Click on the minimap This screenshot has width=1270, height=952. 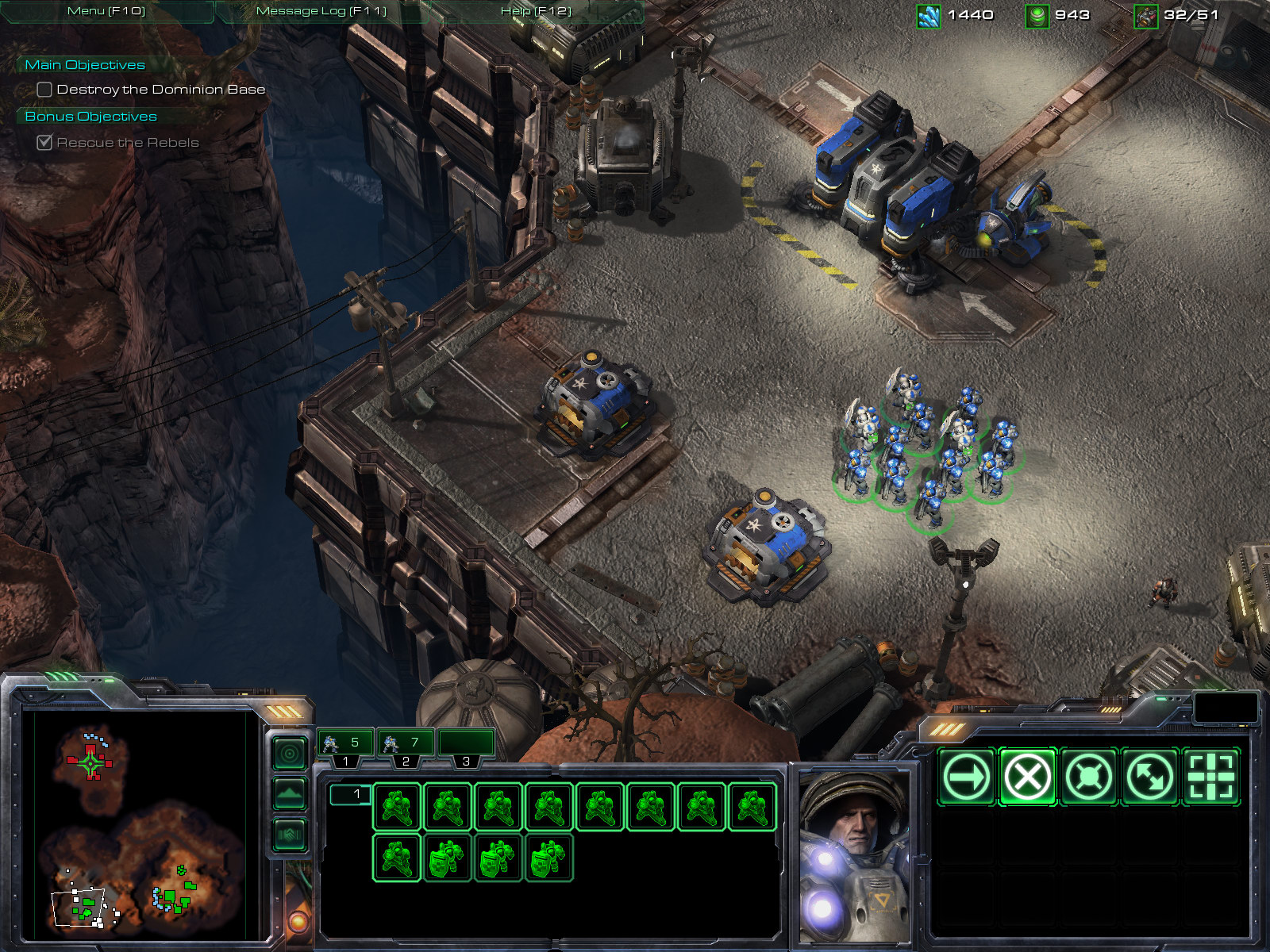135,825
